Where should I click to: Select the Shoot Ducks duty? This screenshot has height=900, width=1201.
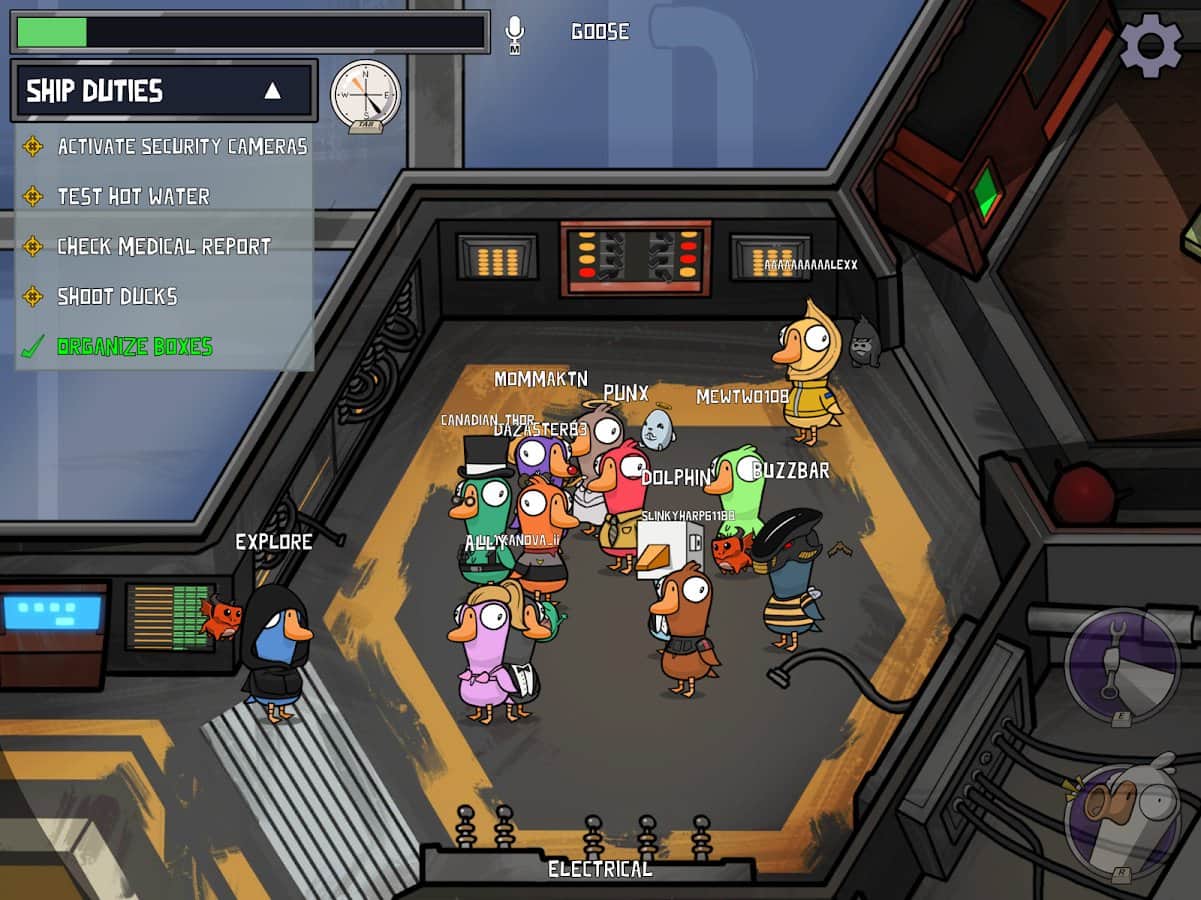point(117,296)
